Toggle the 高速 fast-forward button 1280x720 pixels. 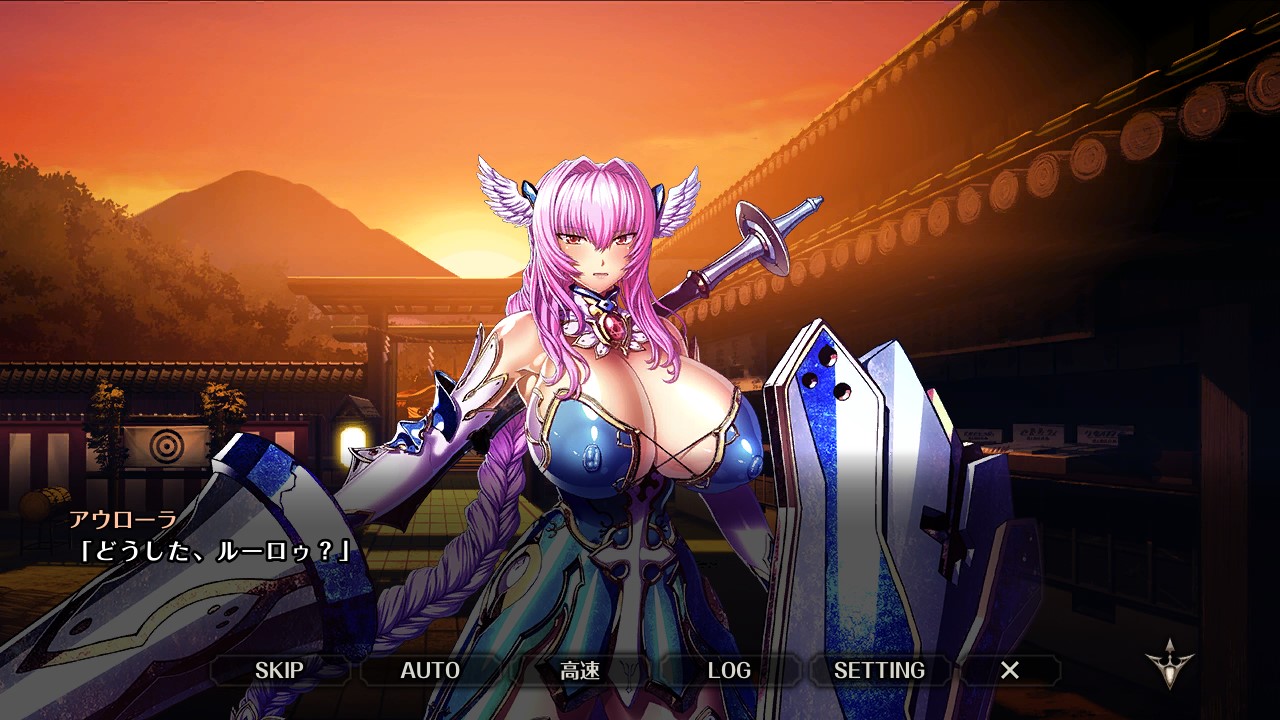click(580, 670)
